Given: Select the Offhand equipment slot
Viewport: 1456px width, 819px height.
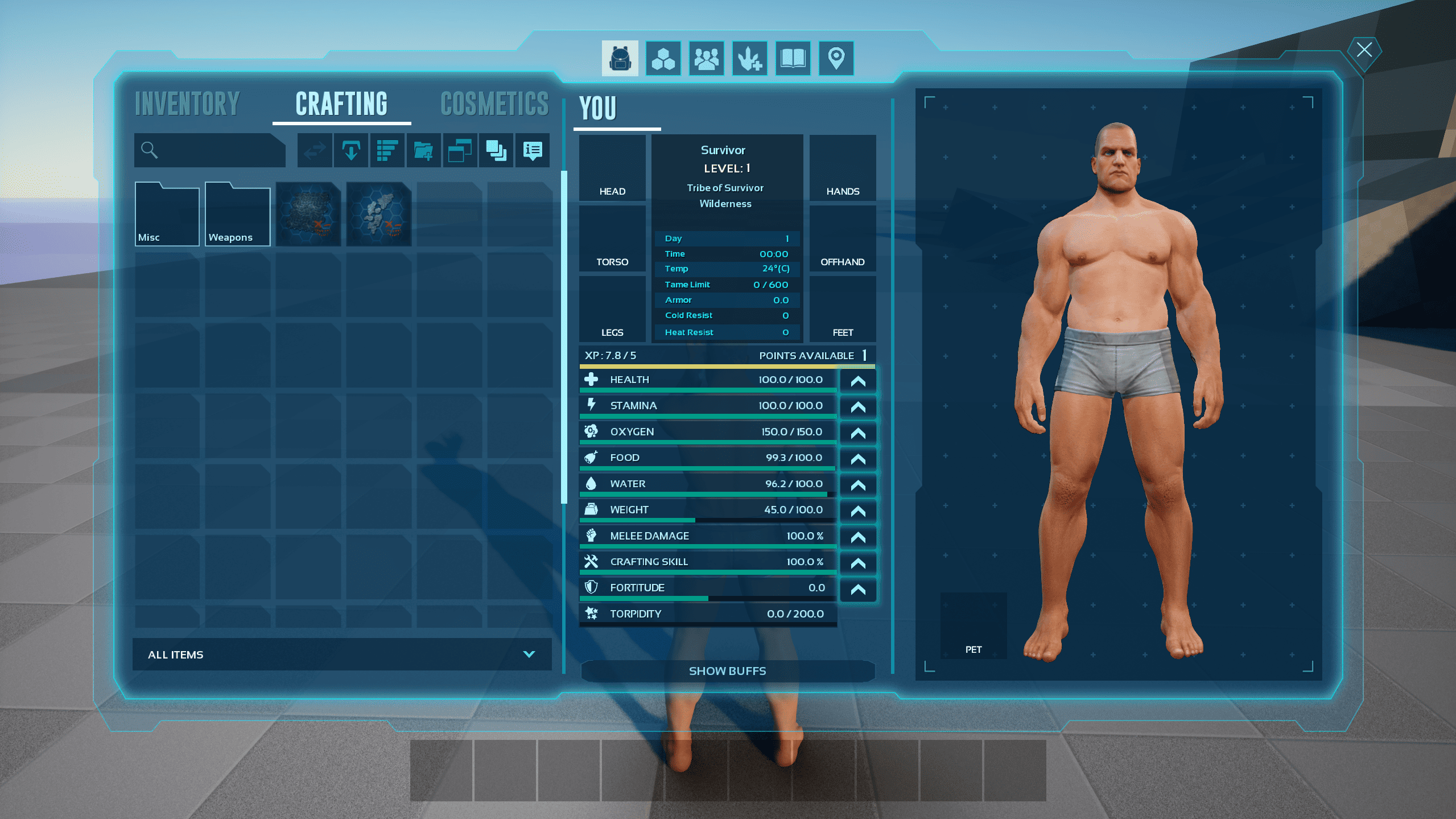Looking at the screenshot, I should tap(842, 238).
